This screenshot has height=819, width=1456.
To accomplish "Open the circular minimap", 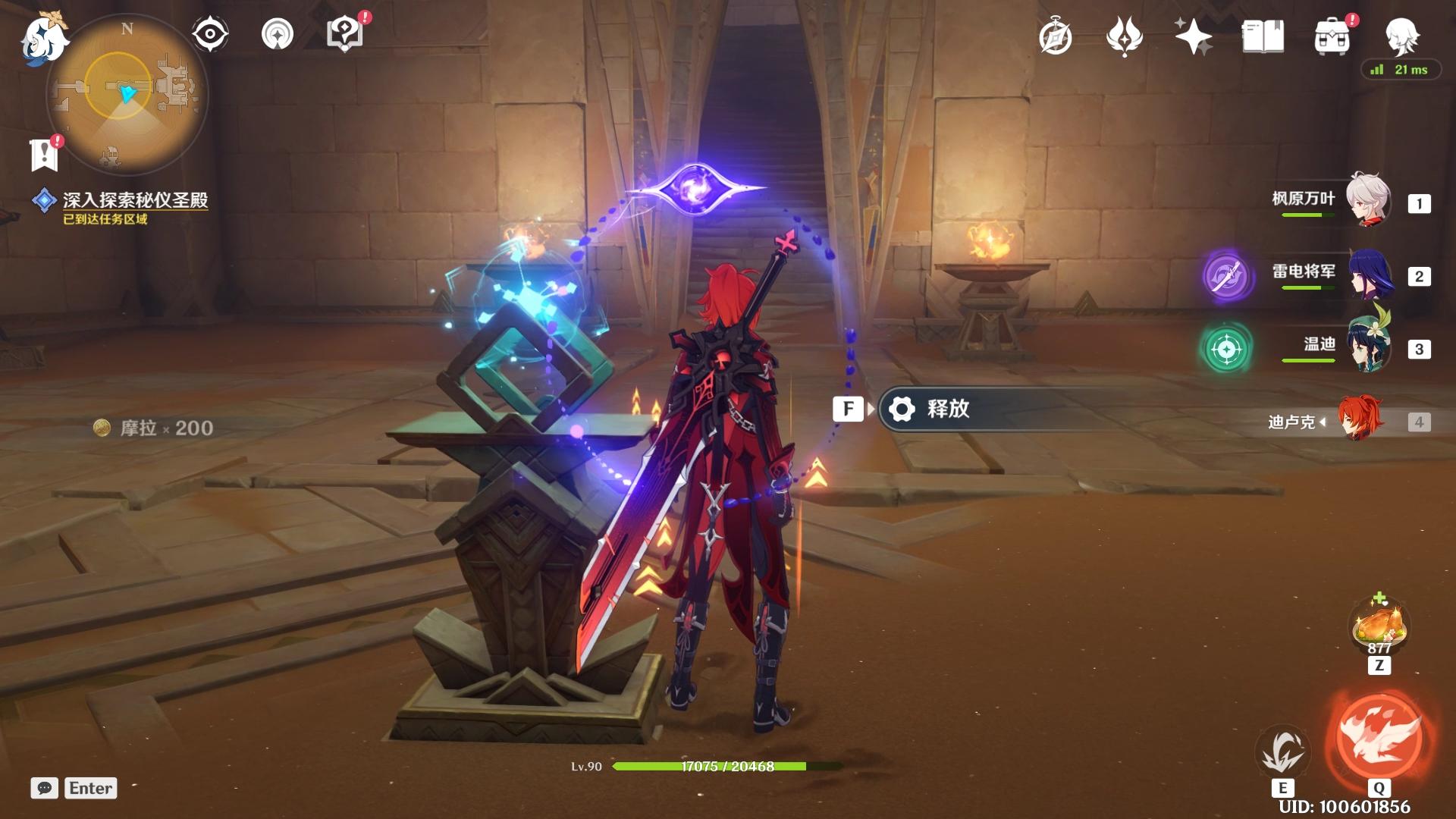I will click(x=126, y=94).
